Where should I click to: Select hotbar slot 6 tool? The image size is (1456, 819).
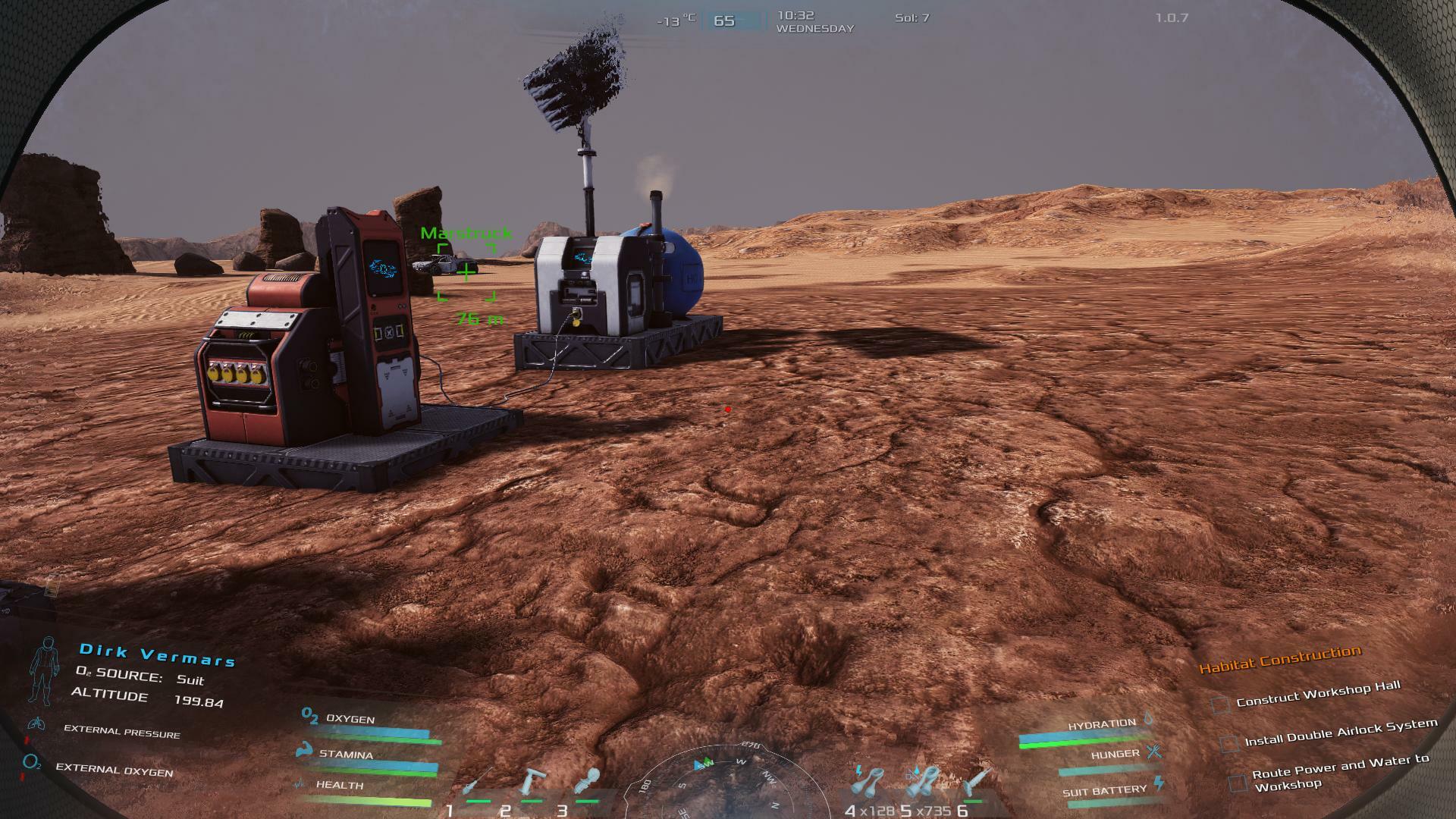(977, 783)
